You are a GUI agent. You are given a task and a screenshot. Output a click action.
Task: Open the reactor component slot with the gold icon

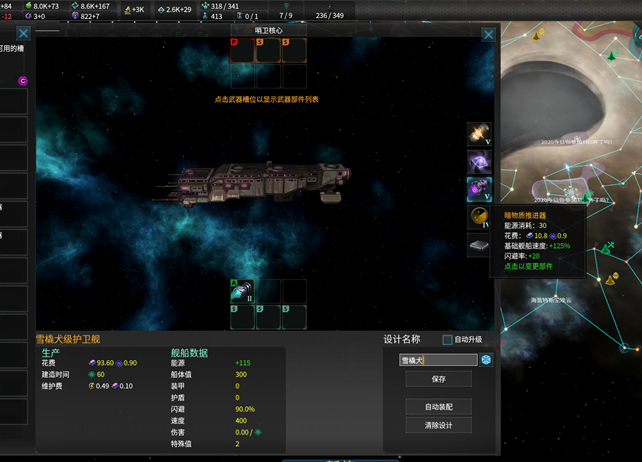(x=479, y=134)
